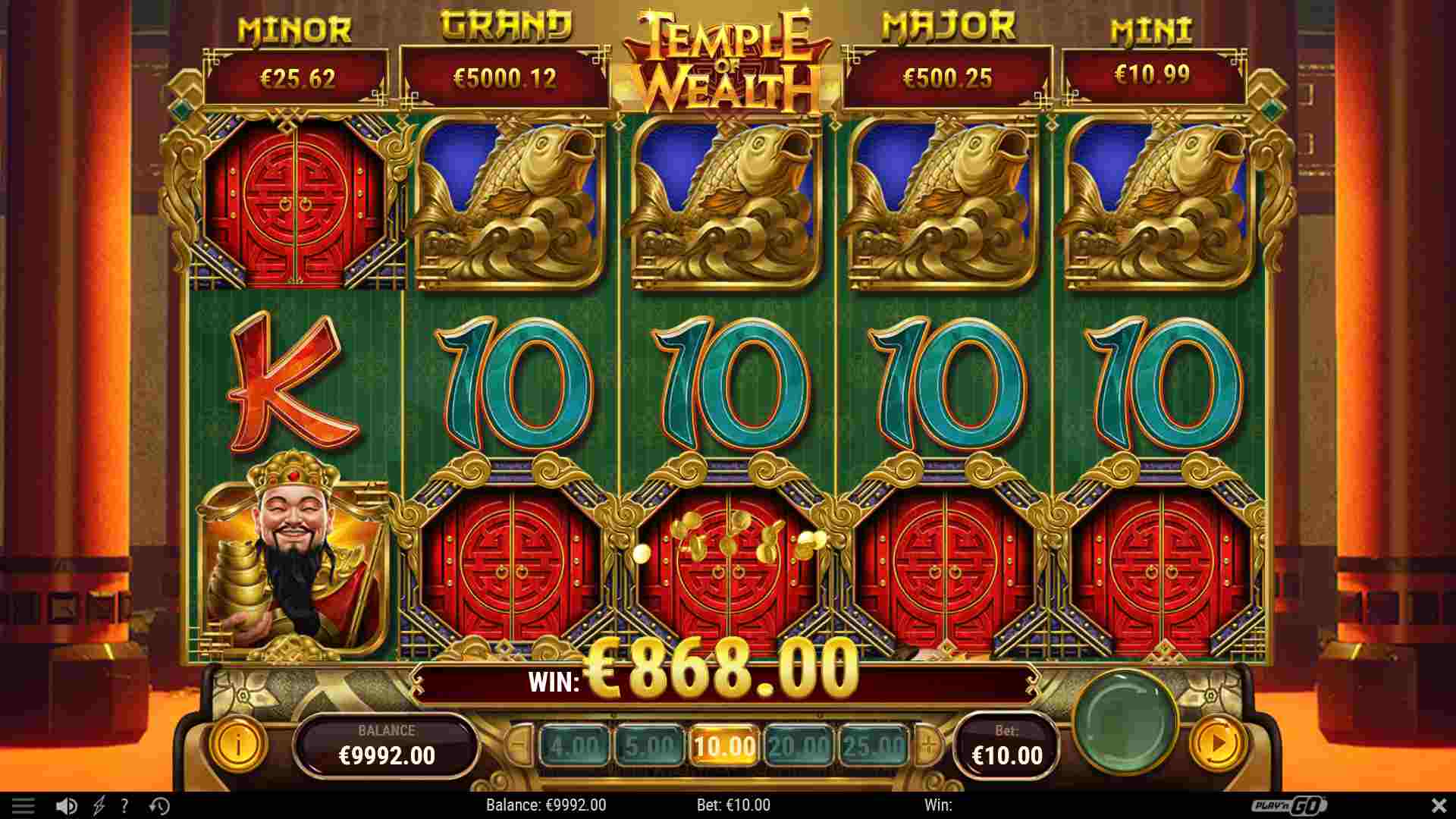1456x819 pixels.
Task: Open help with the question mark icon
Action: point(124,806)
